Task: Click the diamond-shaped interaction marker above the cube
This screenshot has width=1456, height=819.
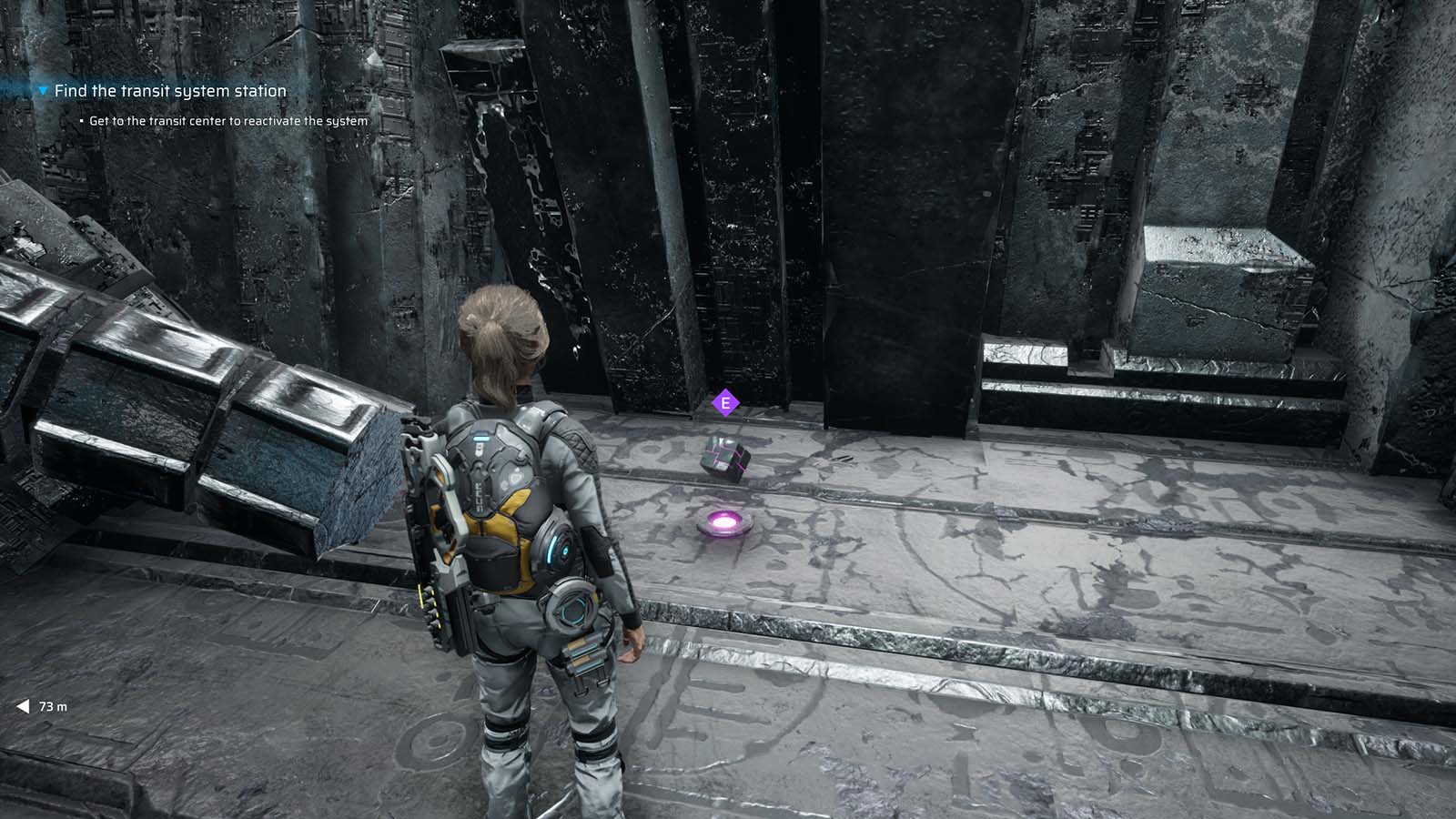Action: click(x=725, y=400)
